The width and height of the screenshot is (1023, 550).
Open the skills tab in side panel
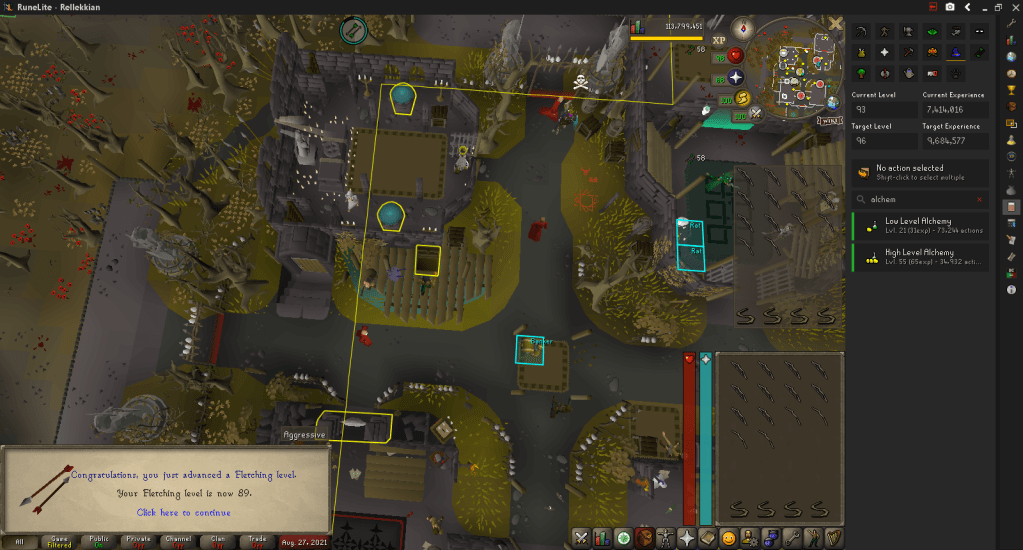click(602, 537)
